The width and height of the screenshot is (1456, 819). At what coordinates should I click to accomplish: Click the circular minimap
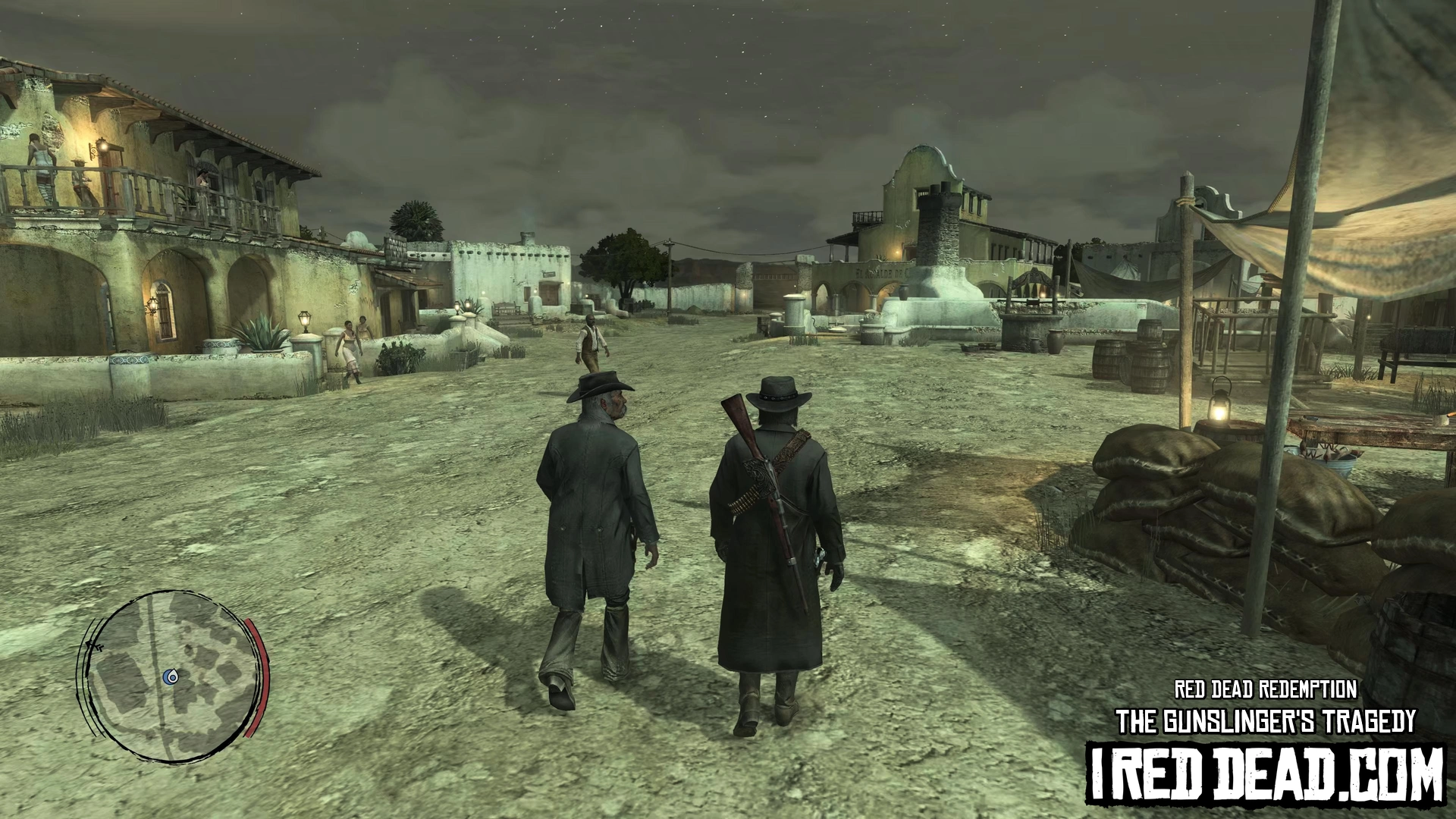pyautogui.click(x=174, y=676)
